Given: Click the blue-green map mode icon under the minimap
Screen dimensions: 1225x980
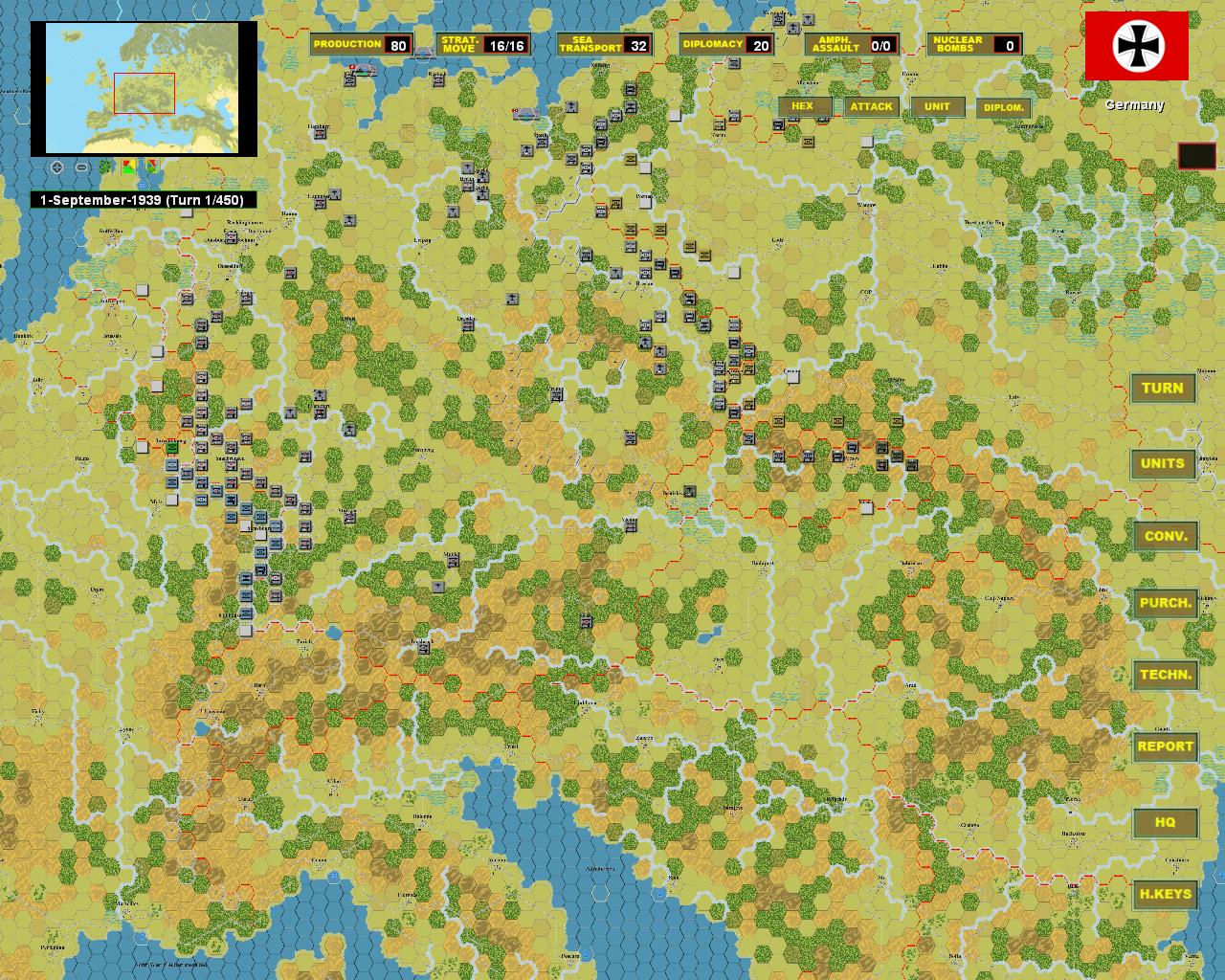Looking at the screenshot, I should pyautogui.click(x=151, y=167).
